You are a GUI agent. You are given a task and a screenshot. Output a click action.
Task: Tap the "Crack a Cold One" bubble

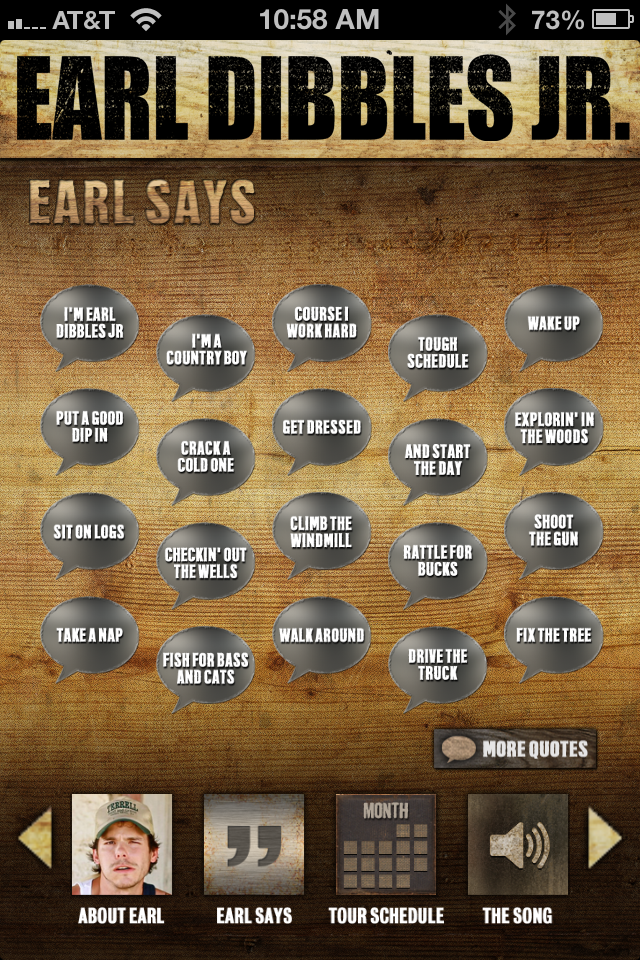[x=206, y=457]
